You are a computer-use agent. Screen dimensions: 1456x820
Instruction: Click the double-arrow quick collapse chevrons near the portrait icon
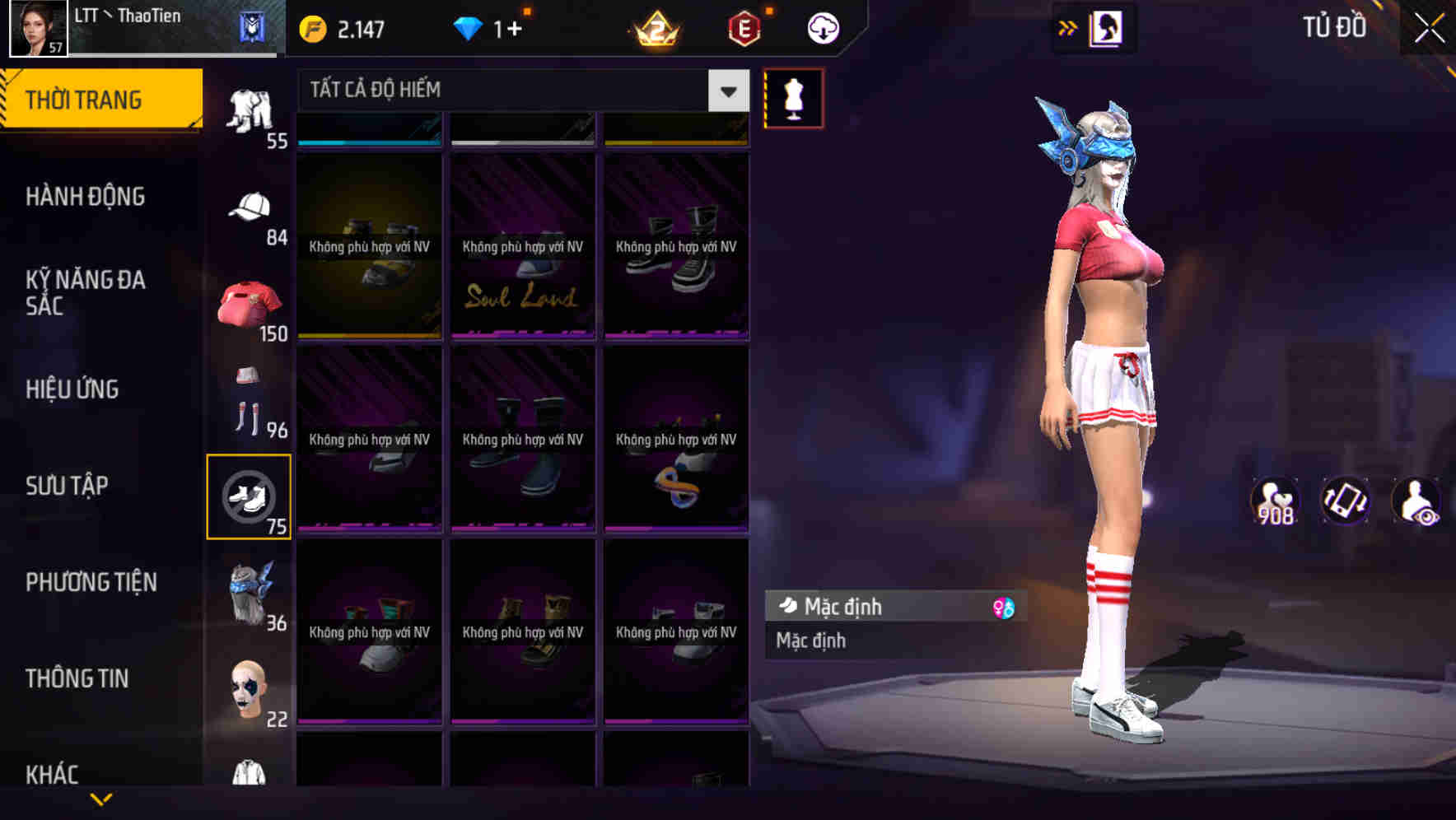pyautogui.click(x=1068, y=27)
